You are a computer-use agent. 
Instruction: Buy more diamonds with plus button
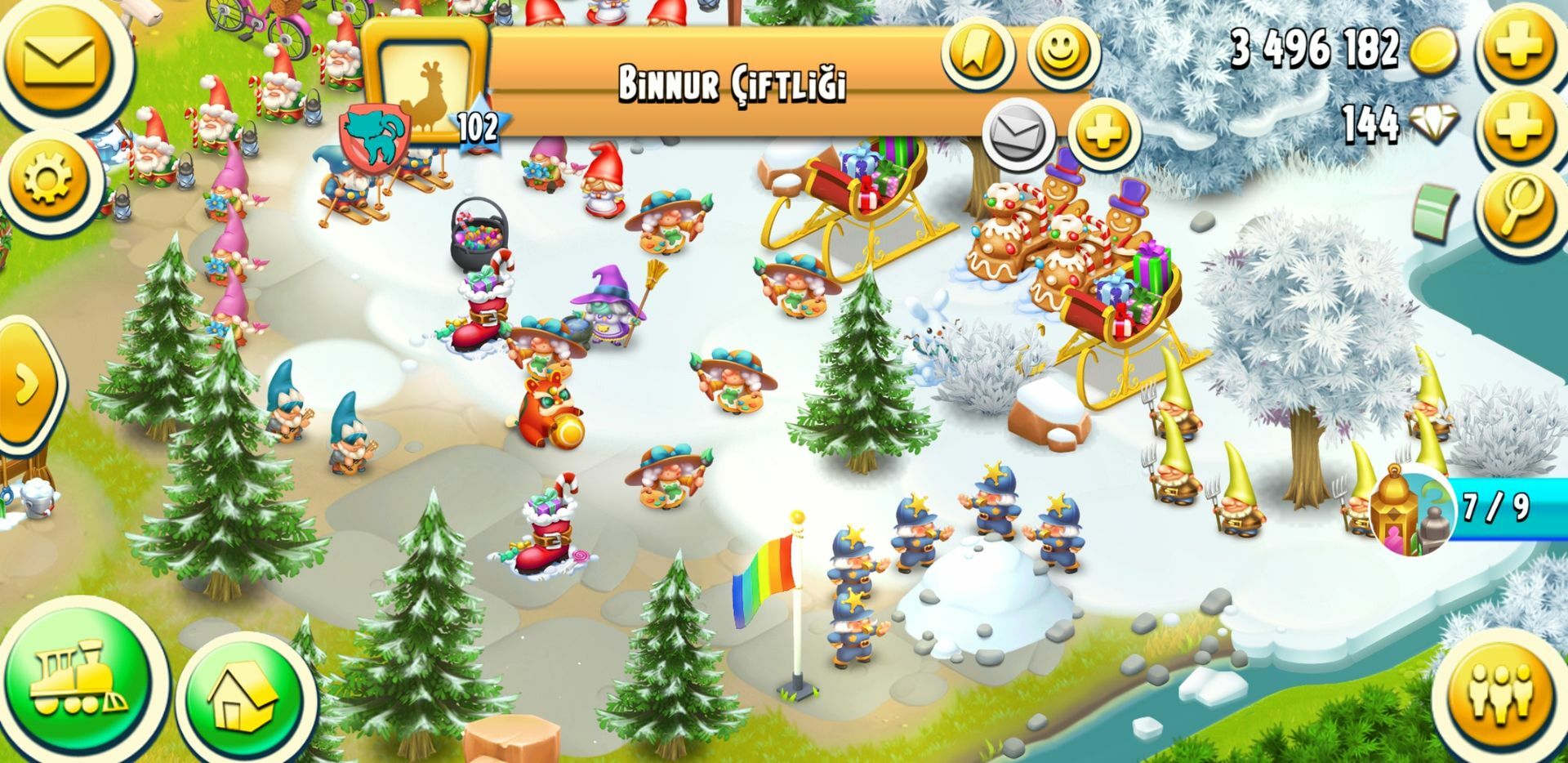pyautogui.click(x=1517, y=124)
